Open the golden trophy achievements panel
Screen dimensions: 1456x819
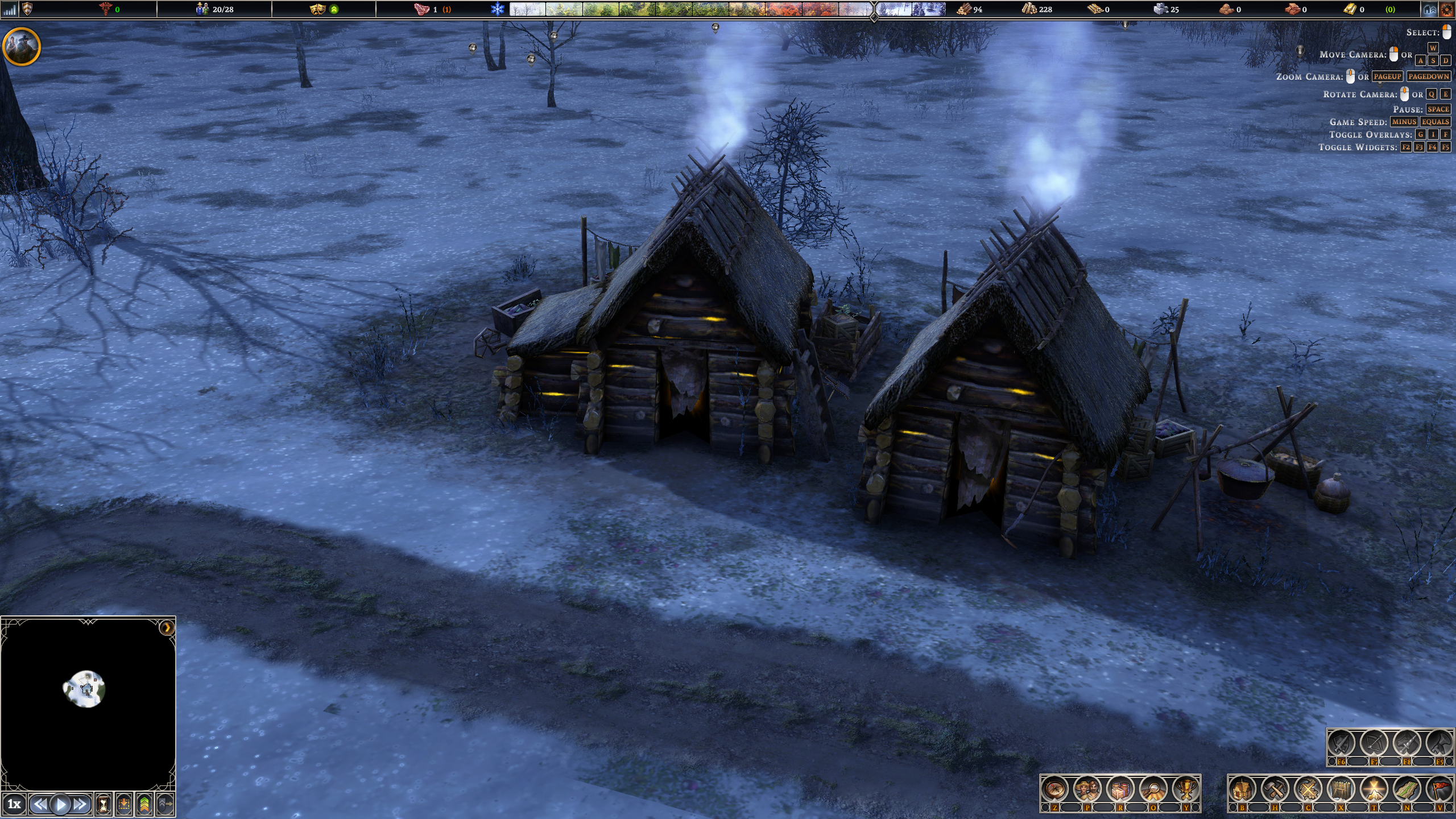click(x=1185, y=789)
